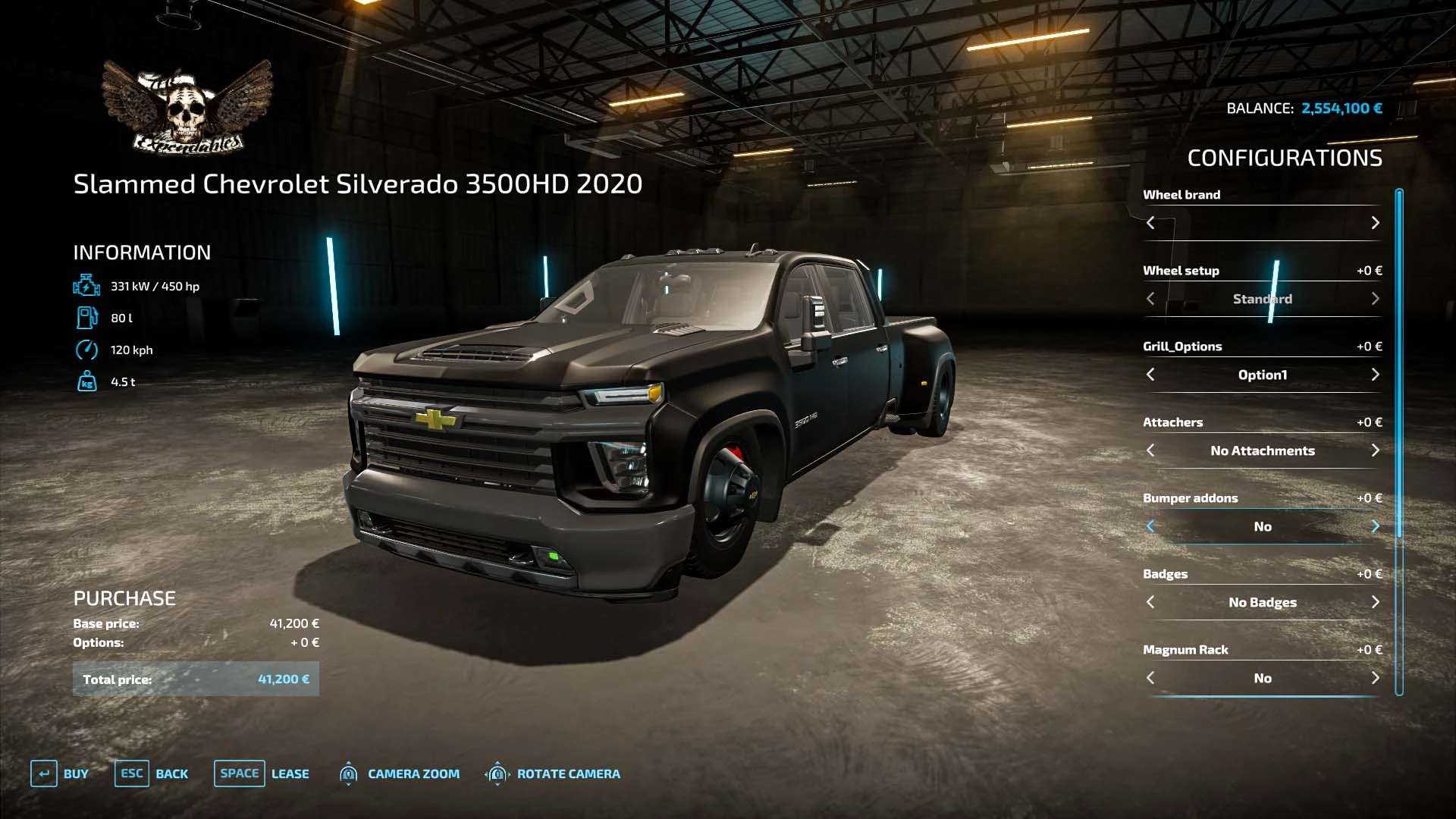
Task: Switch to next Wheel setup
Action: pyautogui.click(x=1375, y=299)
